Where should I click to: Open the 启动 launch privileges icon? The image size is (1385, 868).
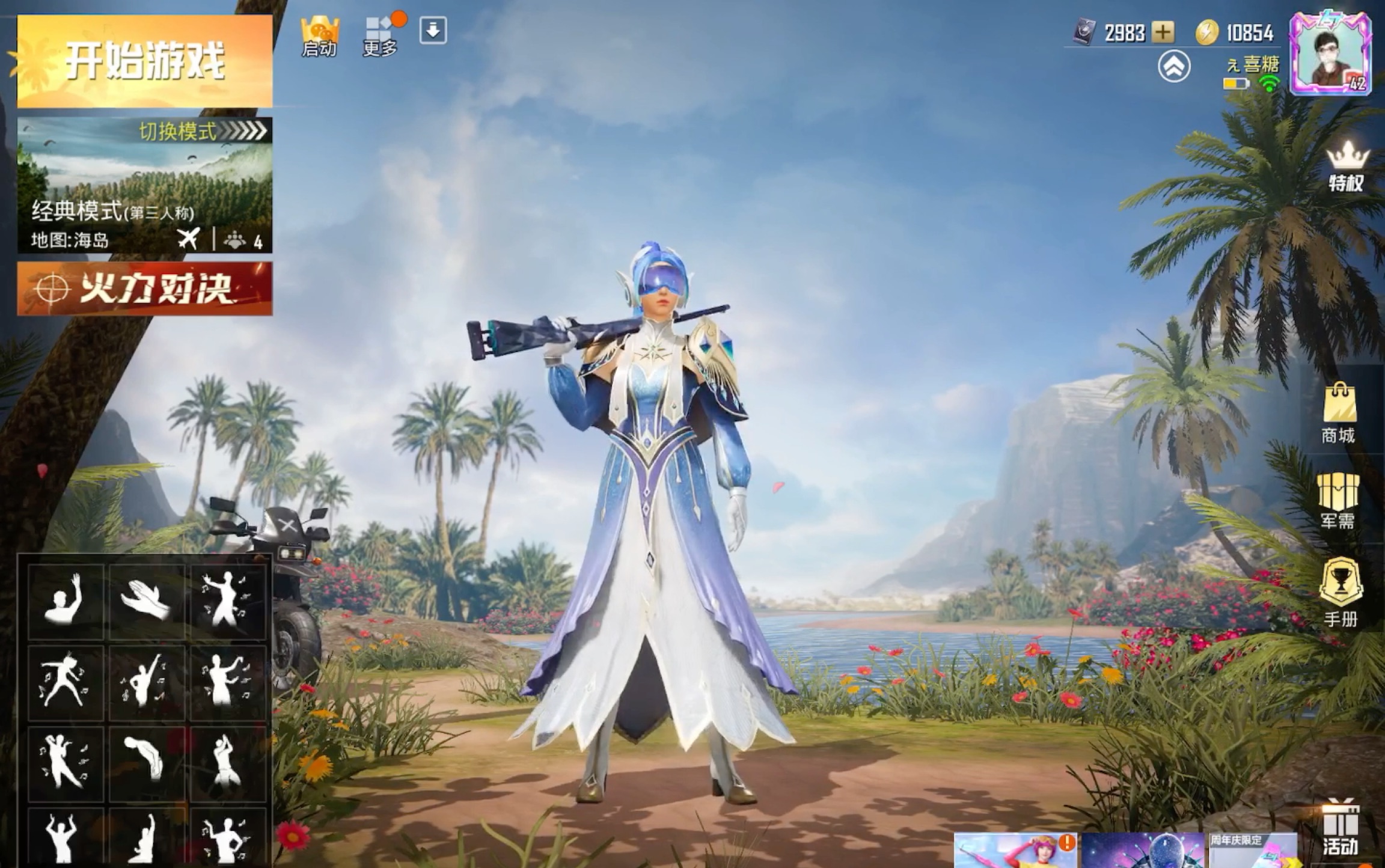(319, 35)
